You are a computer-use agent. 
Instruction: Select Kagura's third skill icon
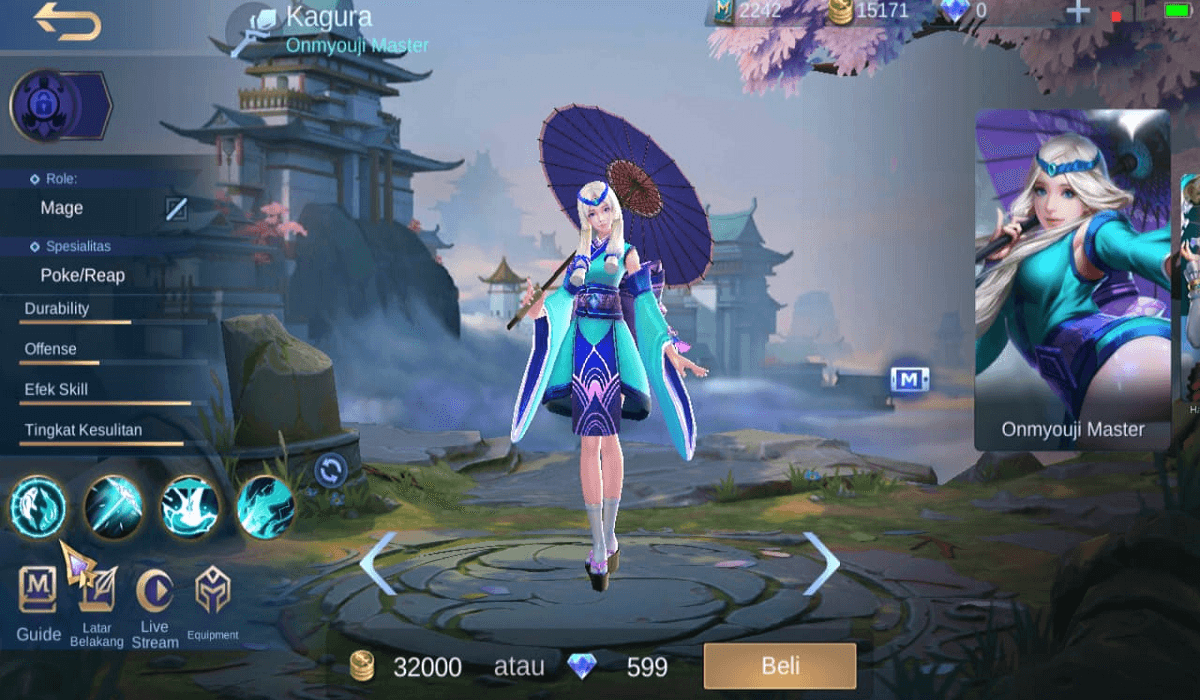point(190,506)
